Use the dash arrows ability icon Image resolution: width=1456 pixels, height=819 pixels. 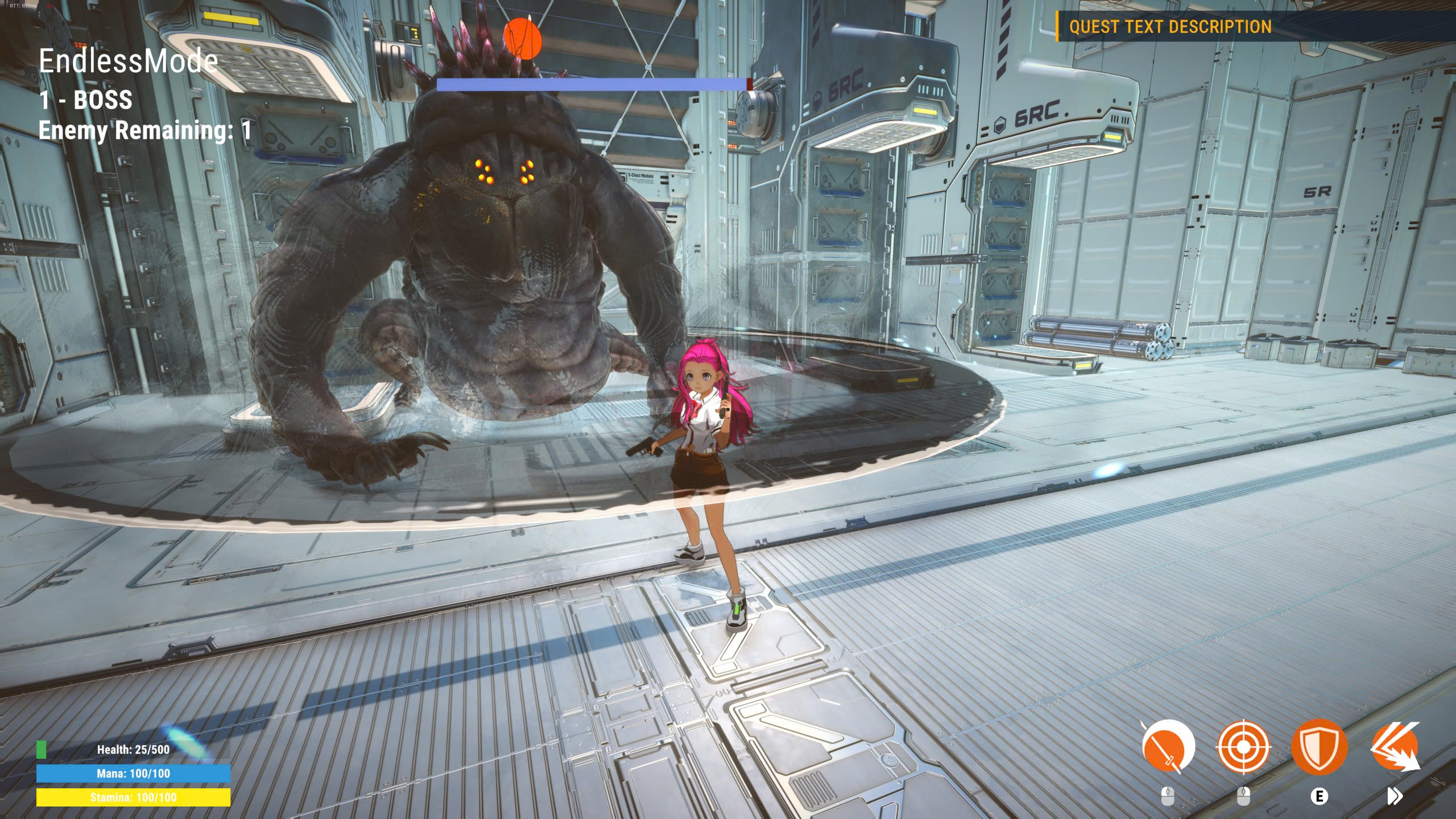click(1395, 747)
